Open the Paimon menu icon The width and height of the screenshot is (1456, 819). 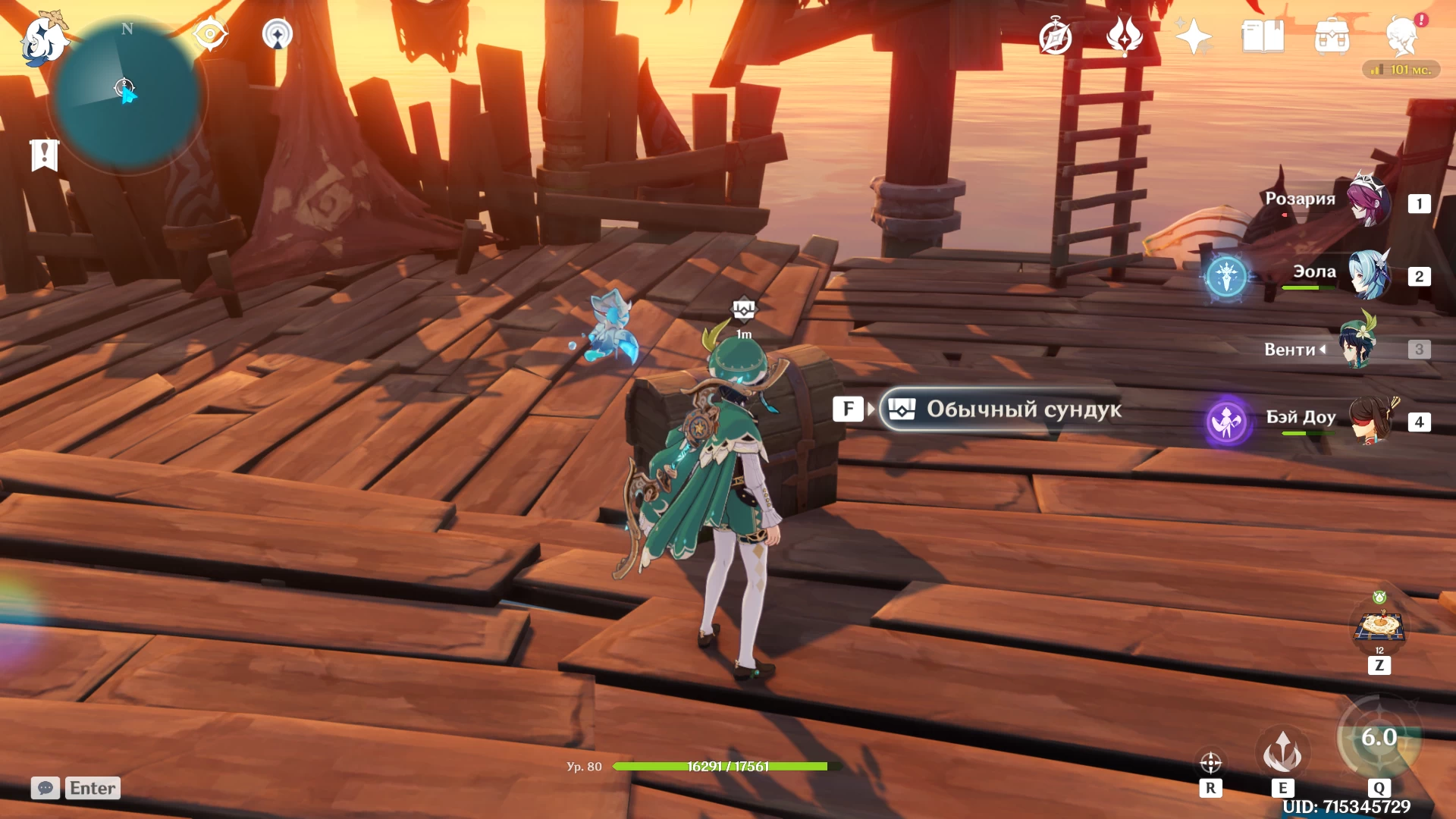click(x=43, y=39)
